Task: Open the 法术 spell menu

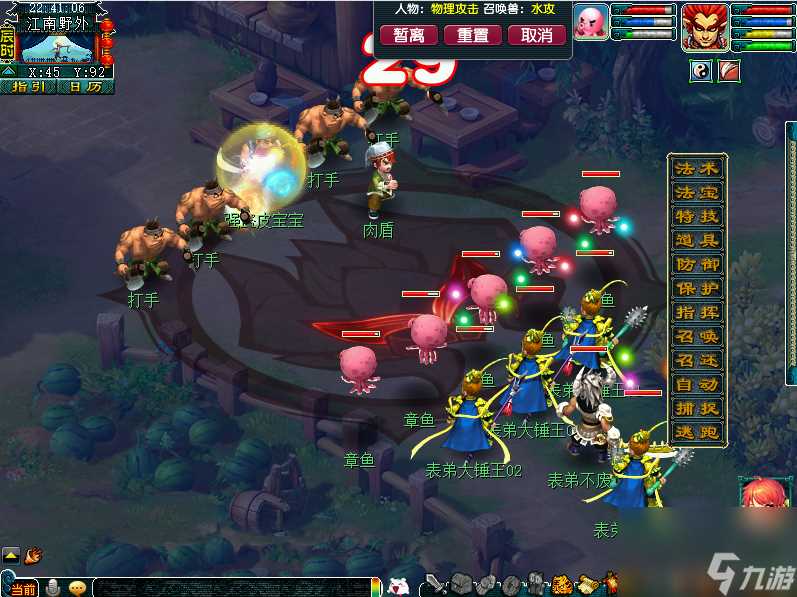Action: 697,168
